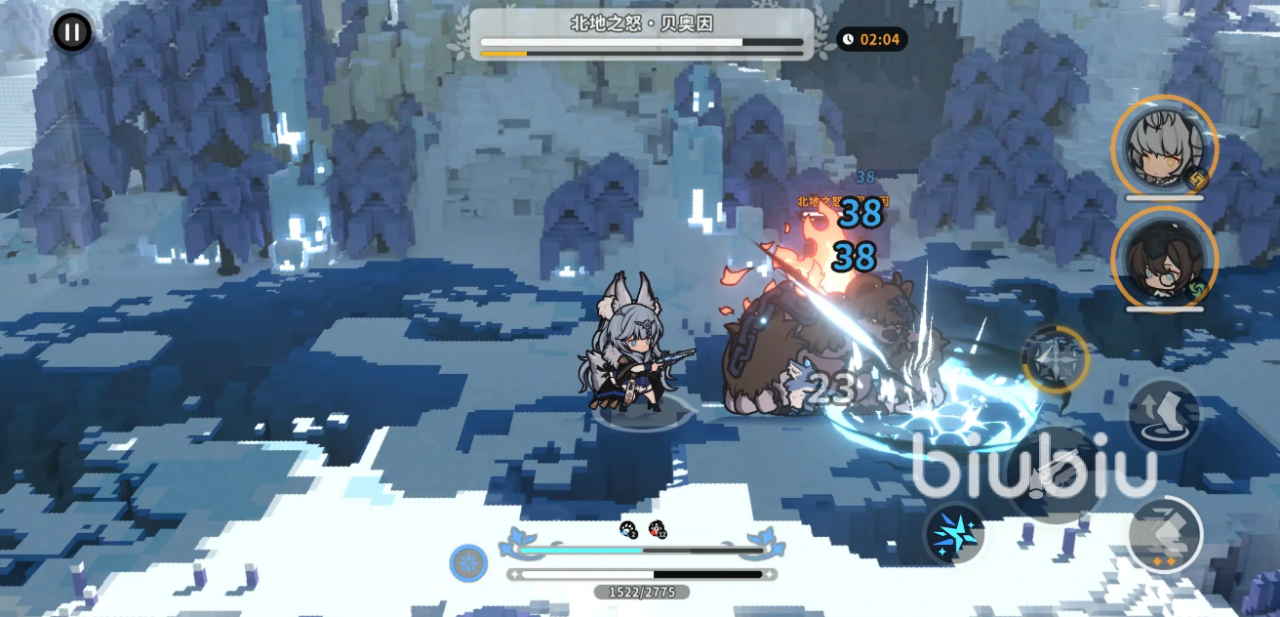Screen dimensions: 1280x617
Task: Use the blue spark skill button
Action: [954, 533]
